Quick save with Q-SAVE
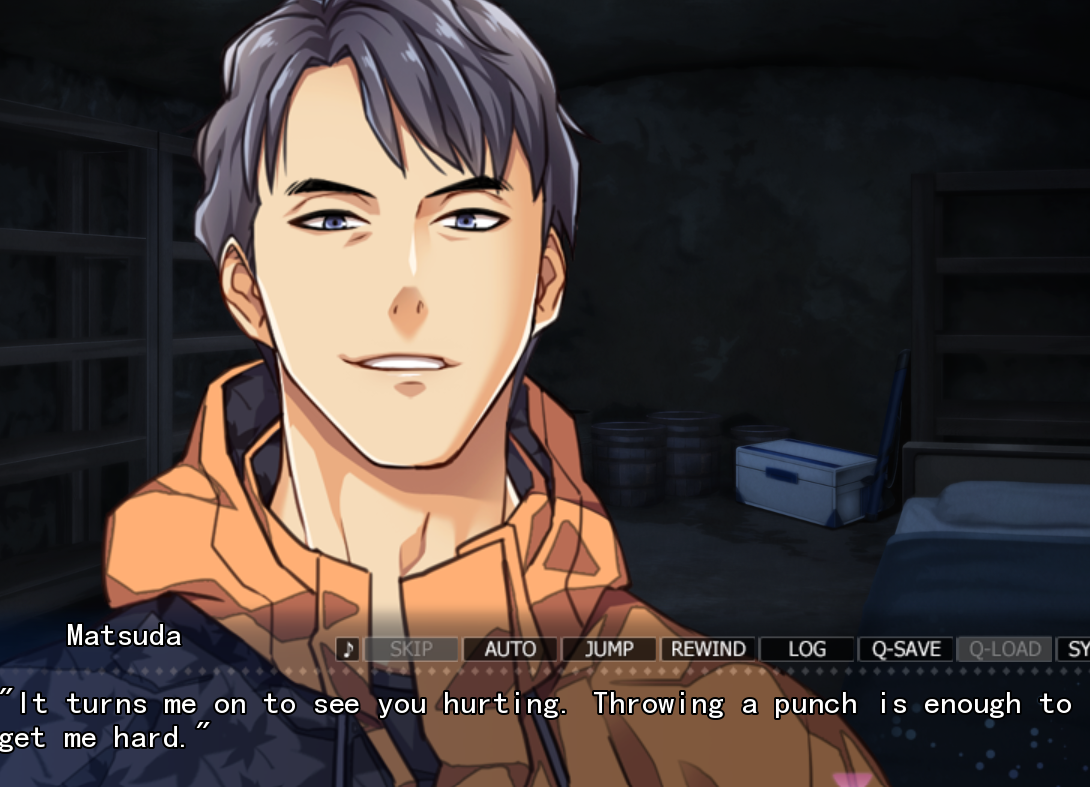Image resolution: width=1090 pixels, height=787 pixels. click(x=906, y=649)
